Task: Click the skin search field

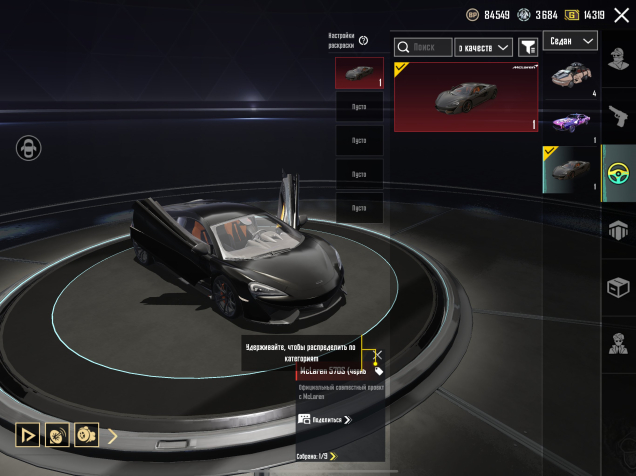Action: tap(422, 47)
